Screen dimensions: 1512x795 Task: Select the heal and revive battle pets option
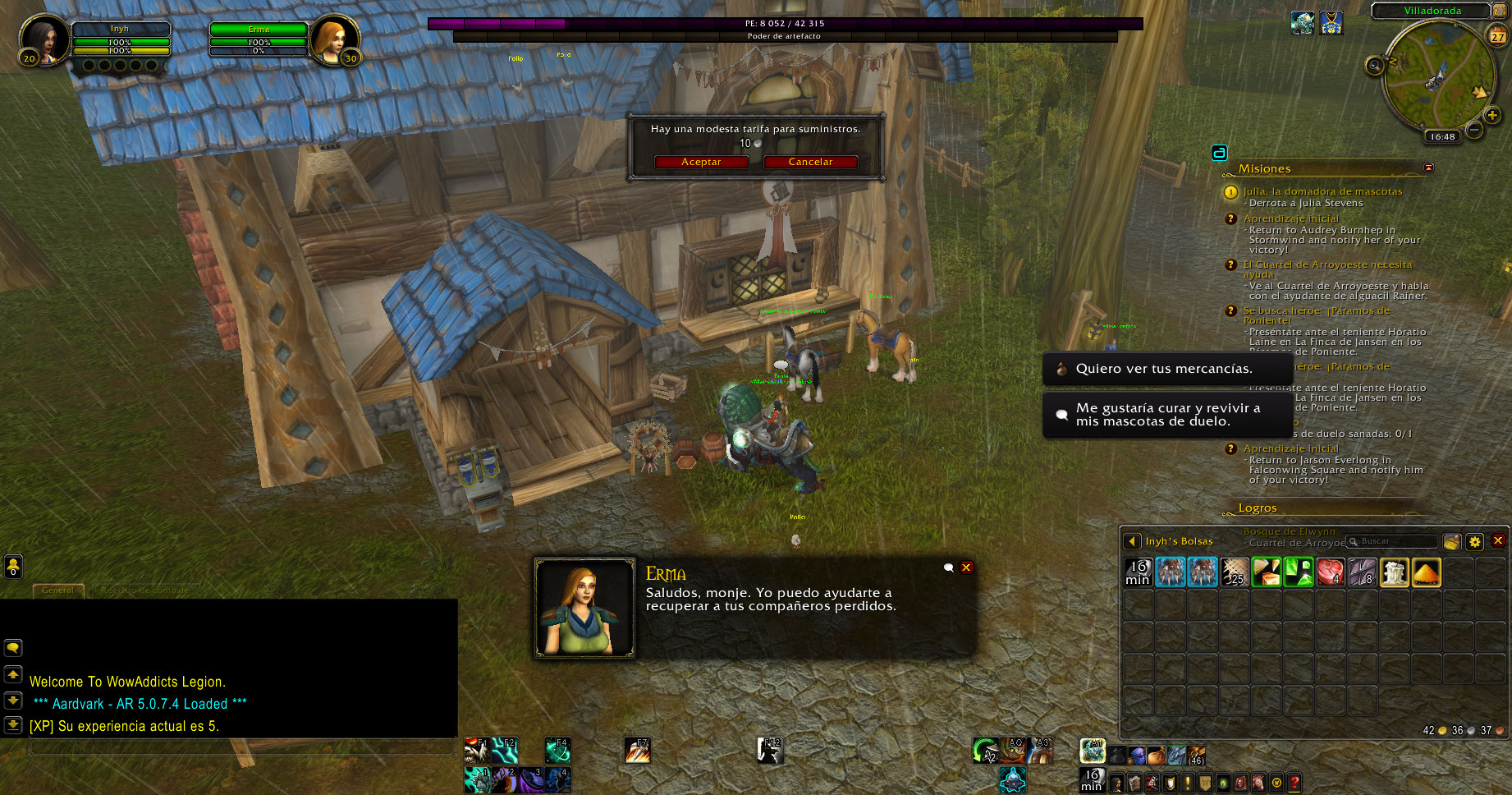[1167, 415]
